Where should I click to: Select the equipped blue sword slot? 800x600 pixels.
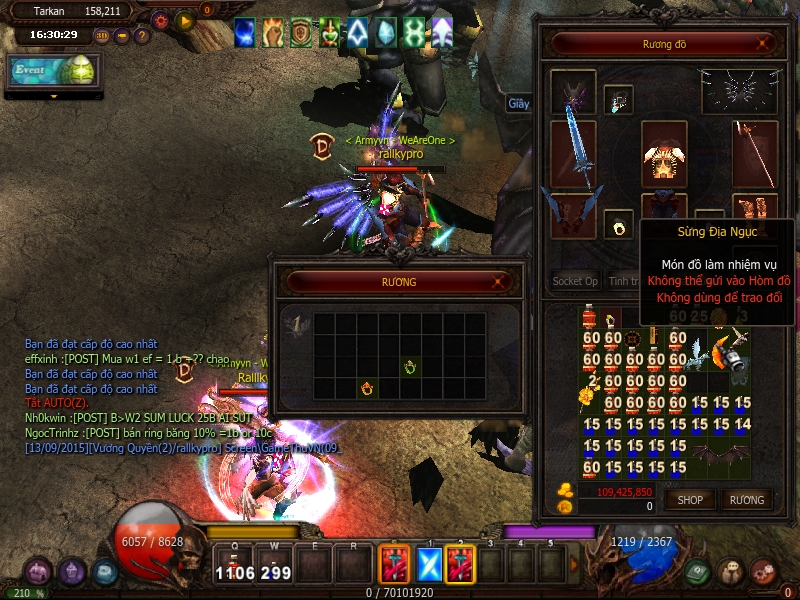573,154
